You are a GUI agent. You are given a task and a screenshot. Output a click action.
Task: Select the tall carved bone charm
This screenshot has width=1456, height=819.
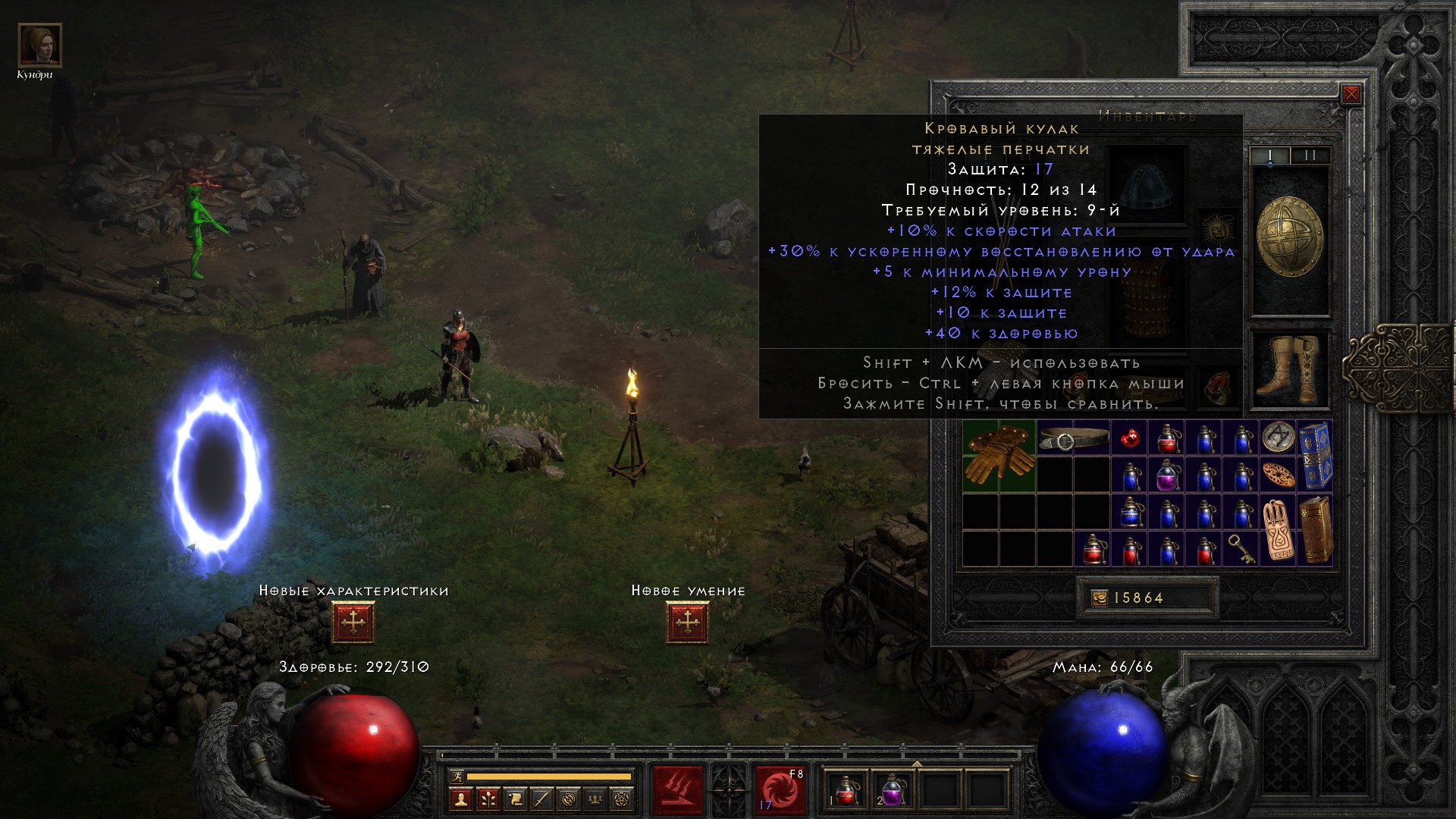(x=1278, y=529)
